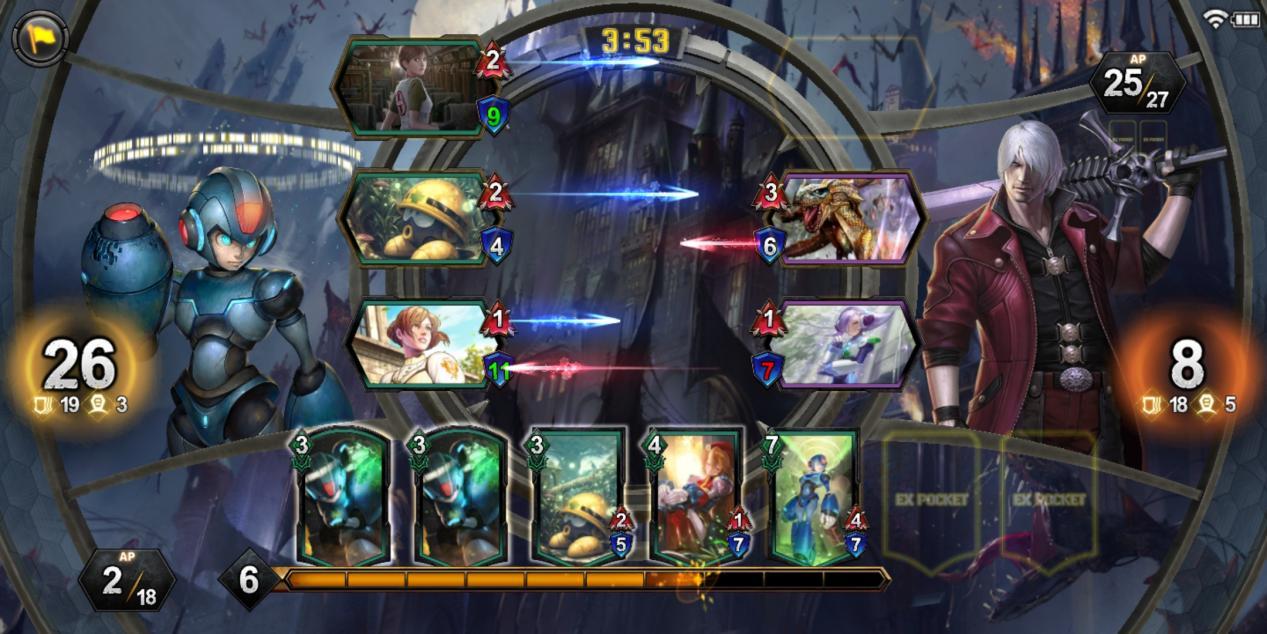This screenshot has width=1267, height=634.
Task: Inspect the enemy dragon unit with 6 health
Action: (848, 217)
